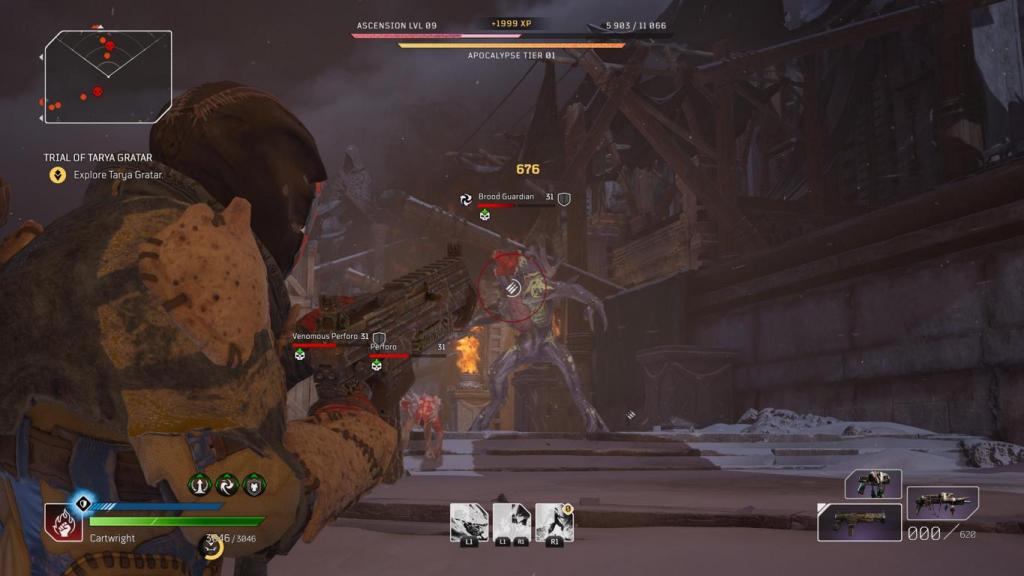Activate the skill with the yellow badge
Viewport: 1024px width, 576px height.
[554, 522]
